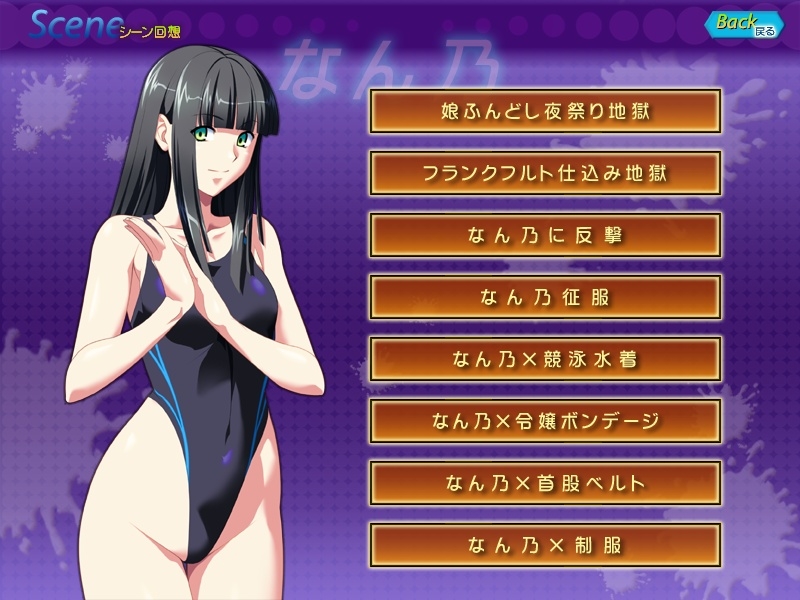Viewport: 800px width, 600px height.
Task: Open the フランクフルト仕込み地獄 scene
Action: tap(545, 173)
